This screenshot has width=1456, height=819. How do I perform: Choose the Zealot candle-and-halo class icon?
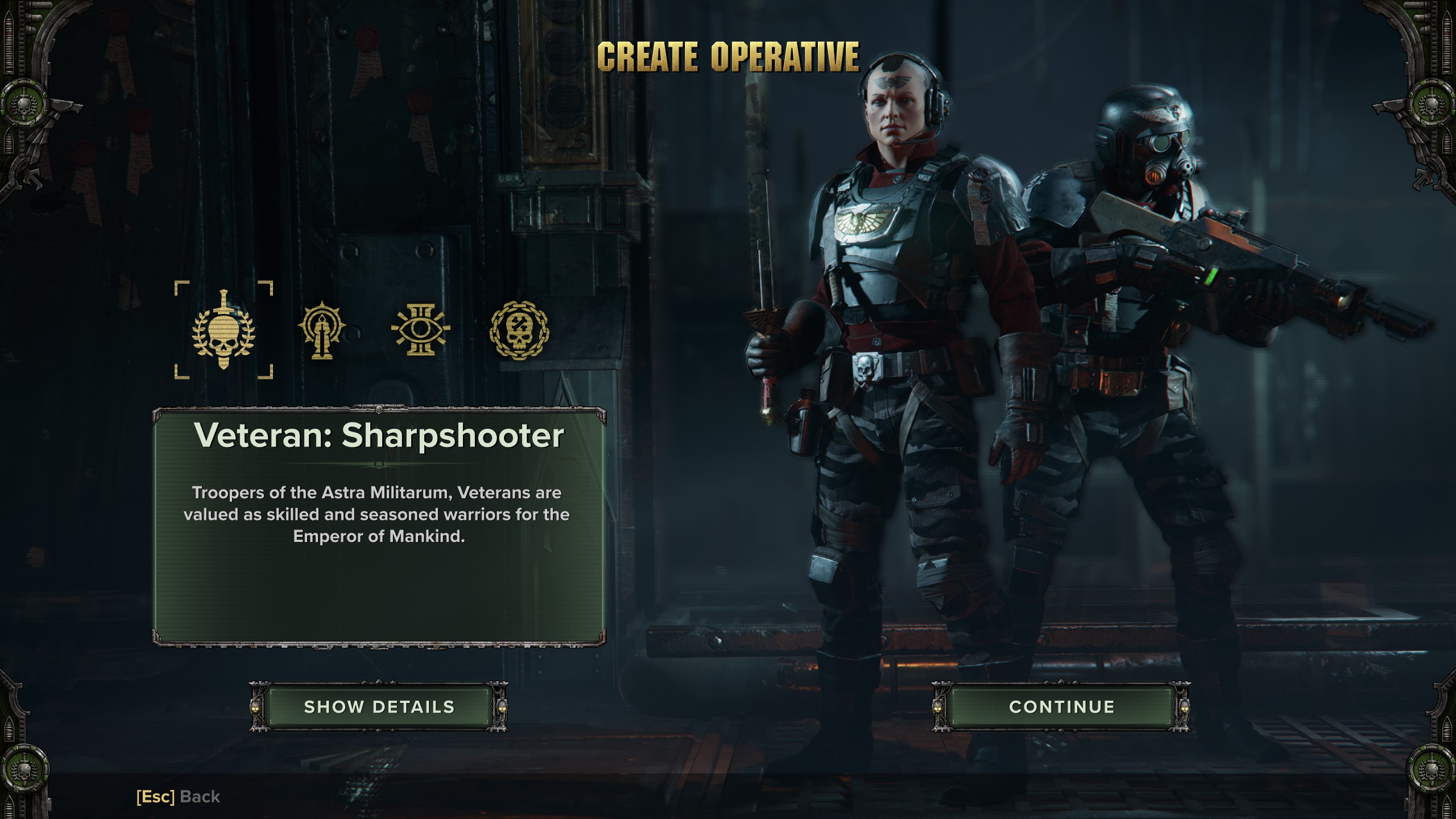[322, 330]
